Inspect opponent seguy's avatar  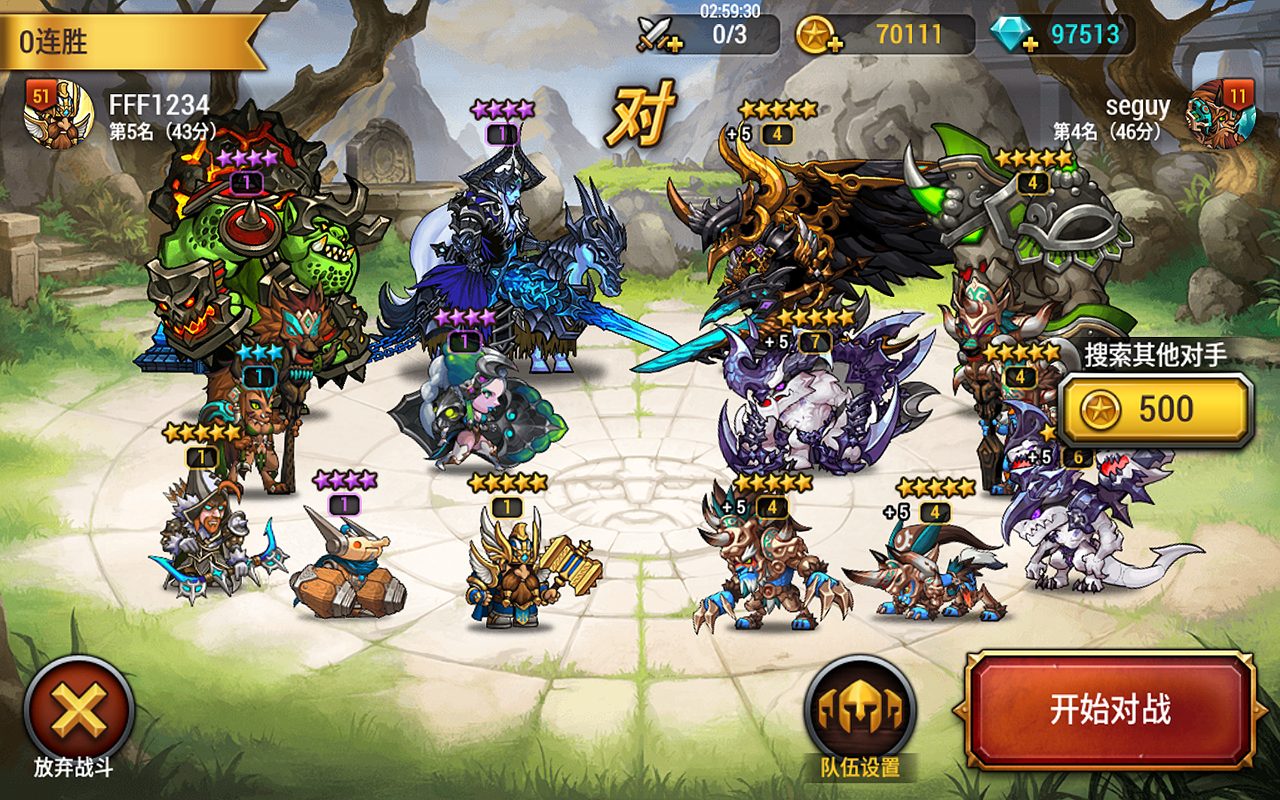click(1220, 114)
